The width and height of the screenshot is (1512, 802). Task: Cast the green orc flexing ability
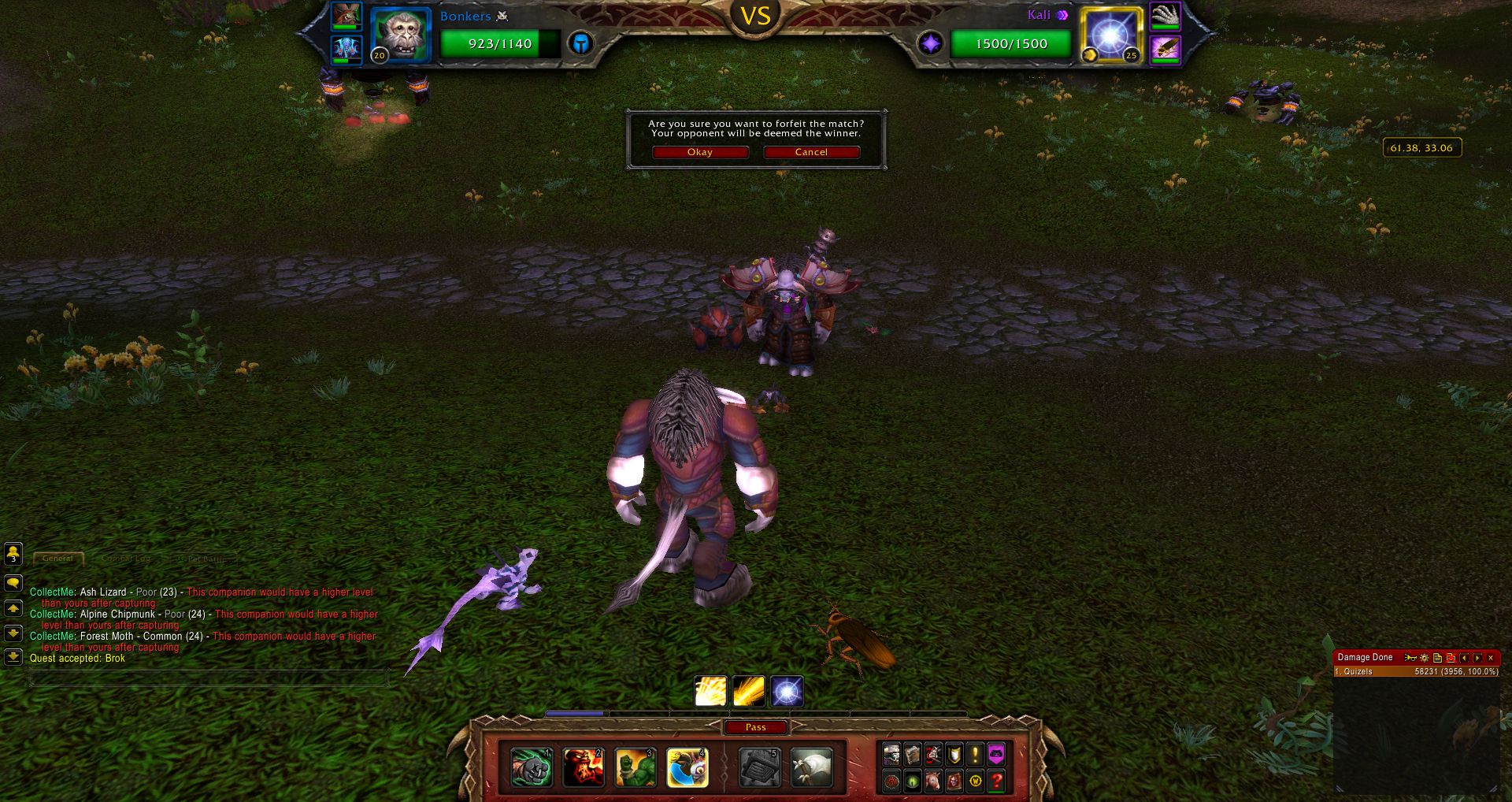coord(635,767)
